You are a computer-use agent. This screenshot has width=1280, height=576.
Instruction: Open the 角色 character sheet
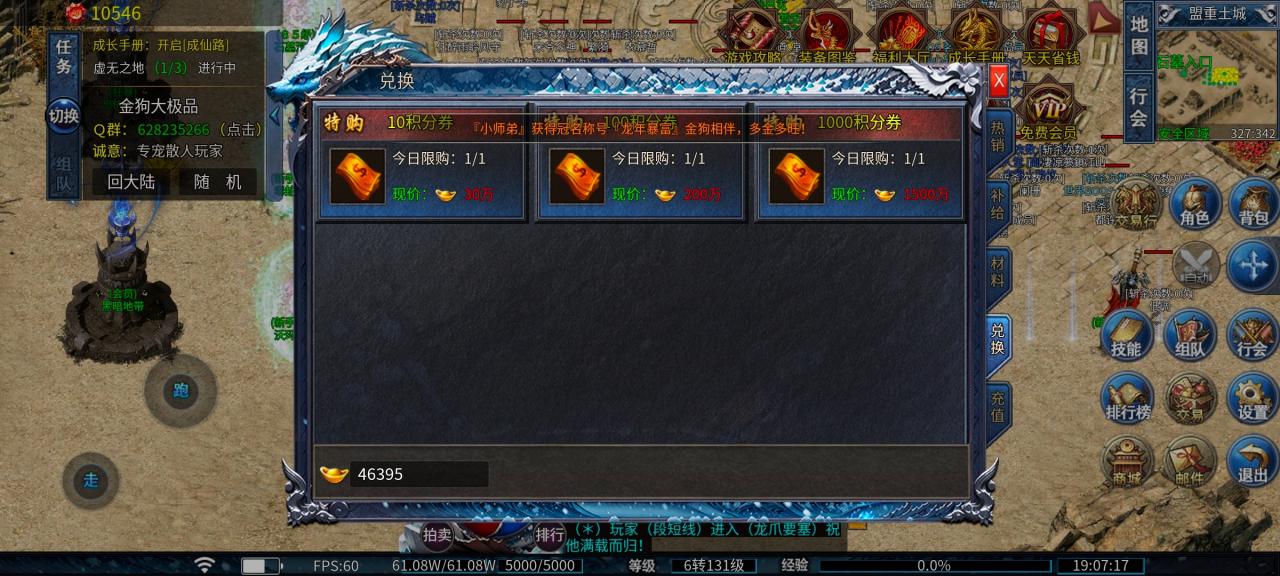(1194, 205)
